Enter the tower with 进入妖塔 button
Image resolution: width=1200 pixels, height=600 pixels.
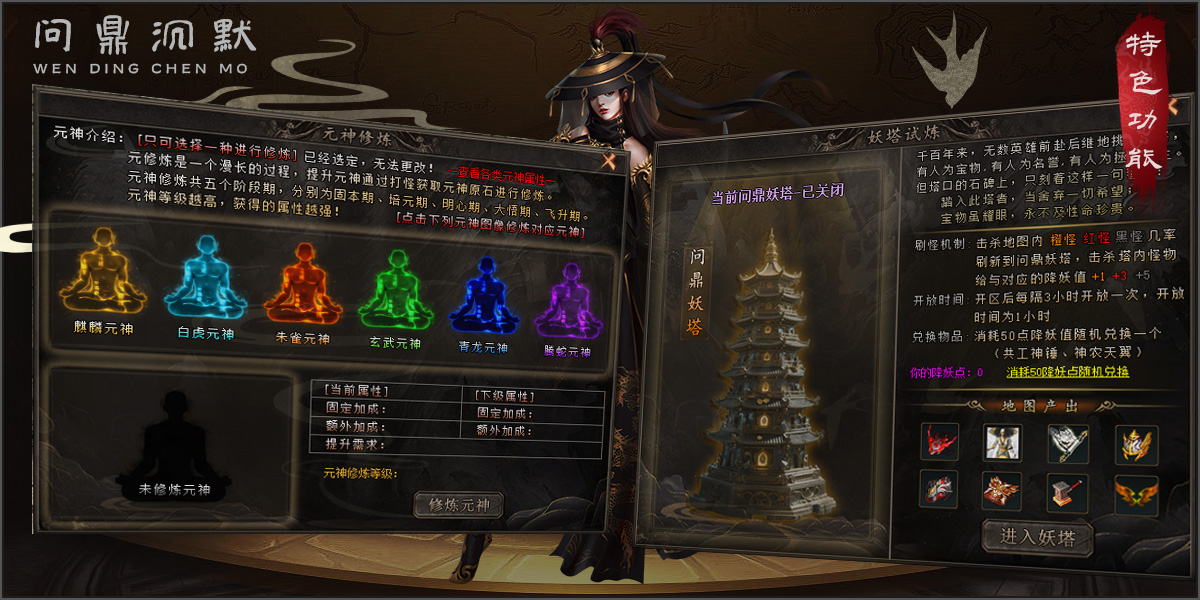[x=1038, y=537]
